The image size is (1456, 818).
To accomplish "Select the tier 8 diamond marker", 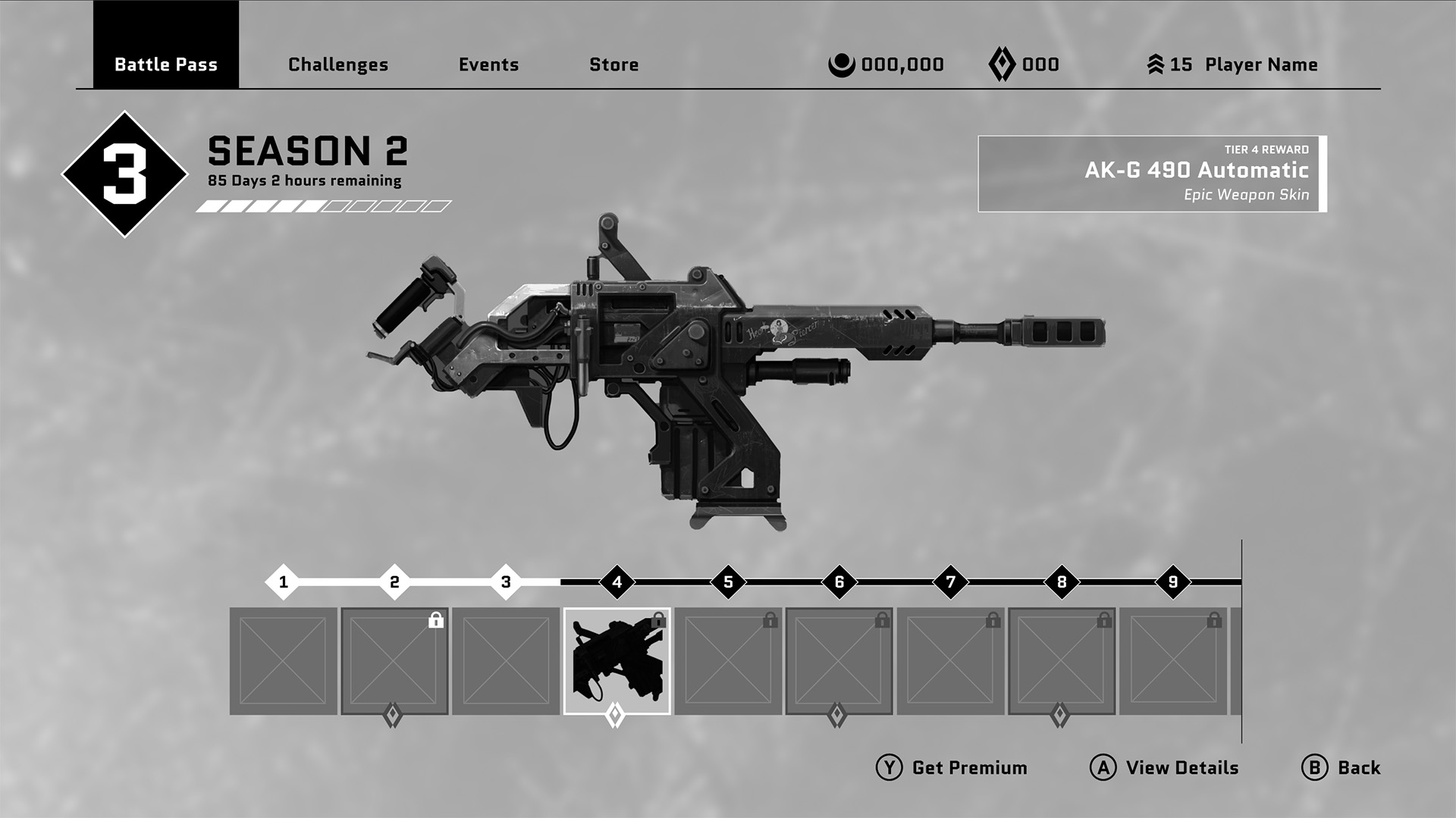I will [1061, 582].
